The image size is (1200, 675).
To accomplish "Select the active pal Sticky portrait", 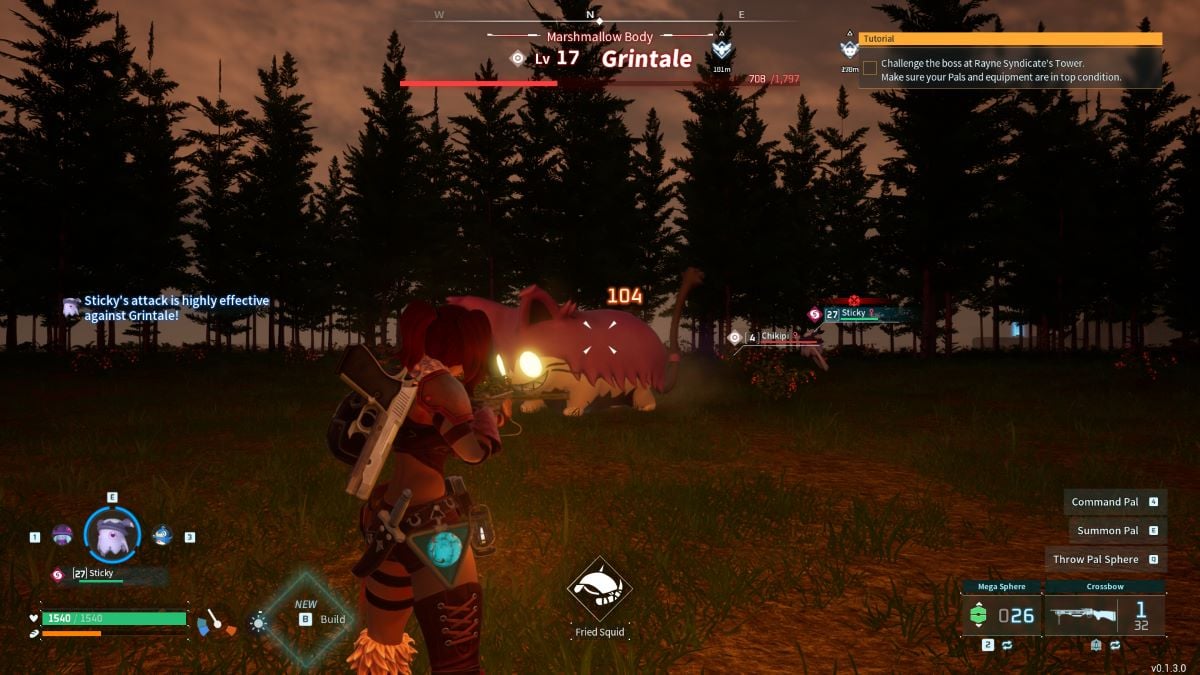I will pyautogui.click(x=112, y=534).
